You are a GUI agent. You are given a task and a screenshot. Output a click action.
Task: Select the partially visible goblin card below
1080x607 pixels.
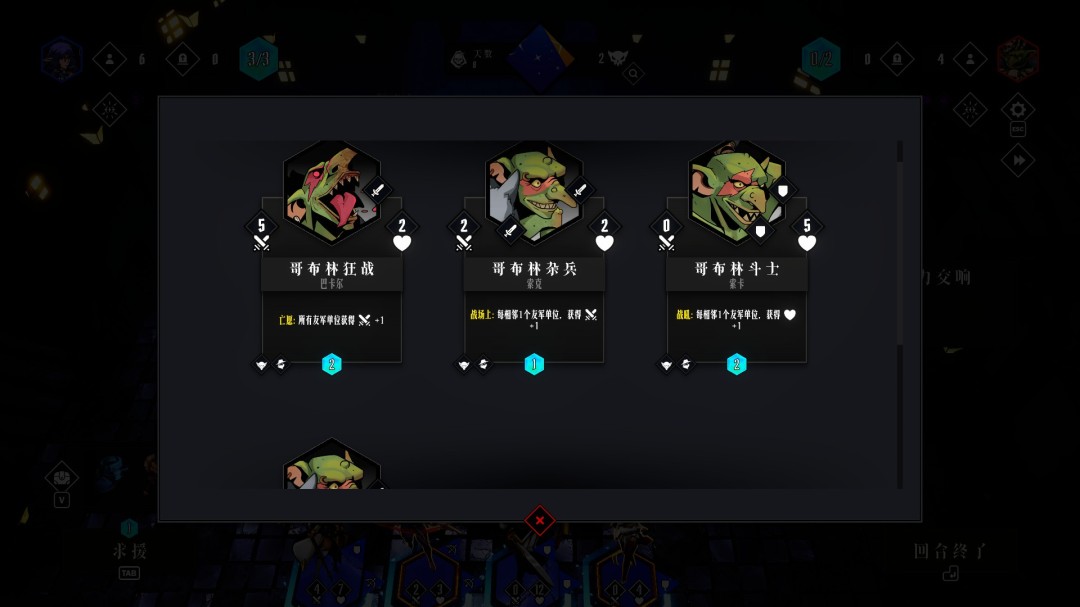coord(332,466)
